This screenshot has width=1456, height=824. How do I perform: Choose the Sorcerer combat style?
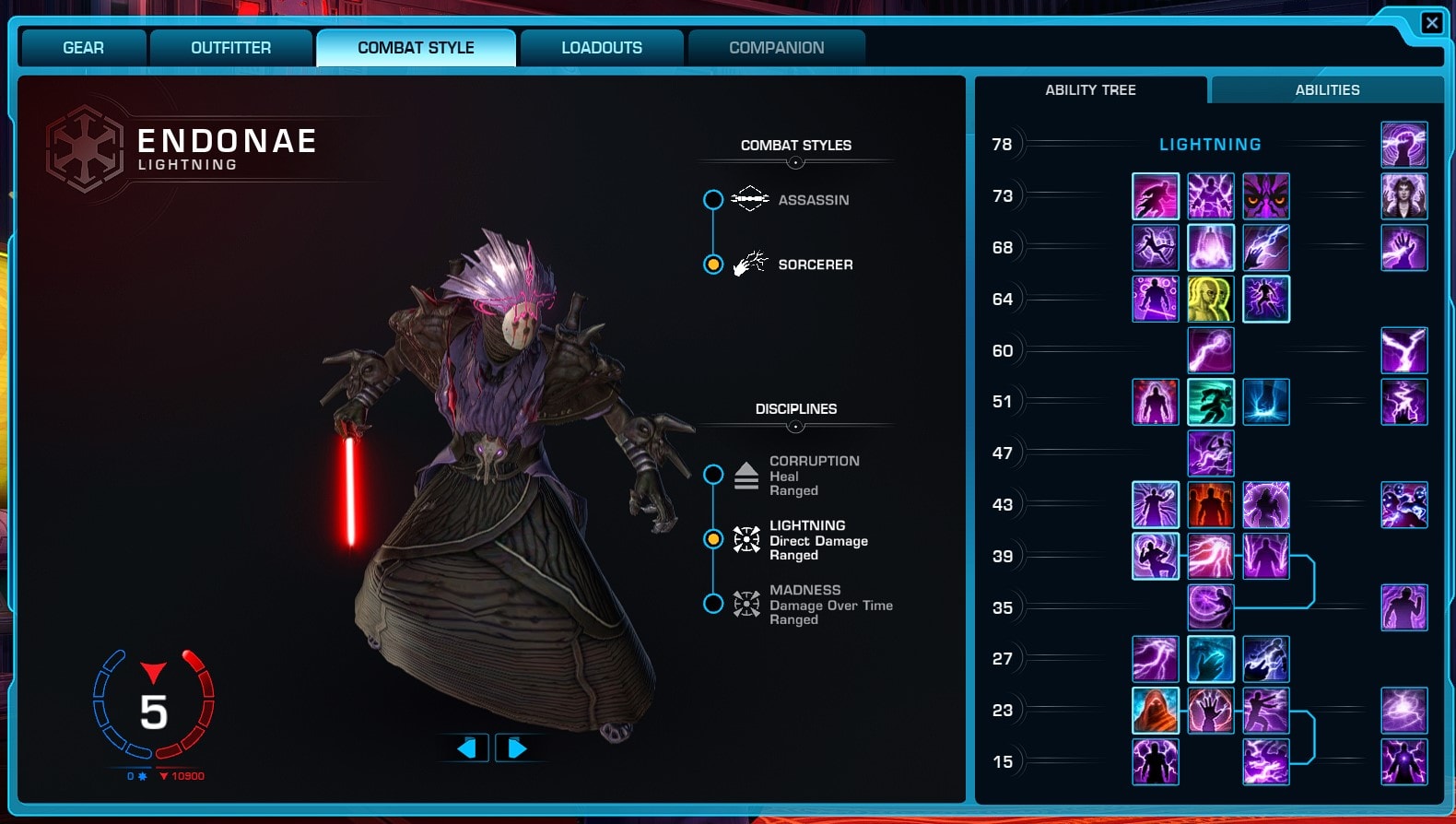point(713,265)
